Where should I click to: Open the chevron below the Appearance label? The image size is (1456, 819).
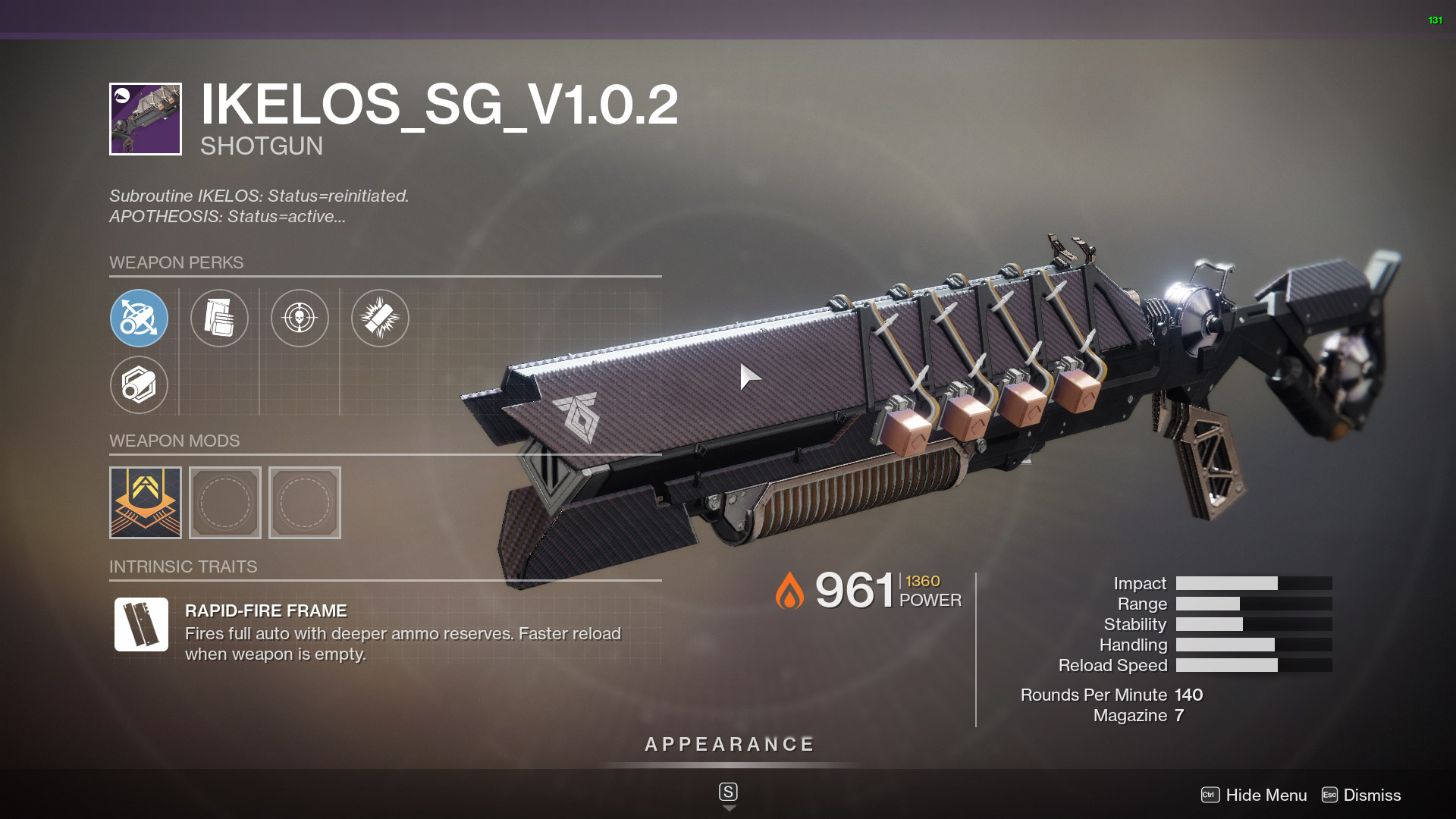[730, 808]
